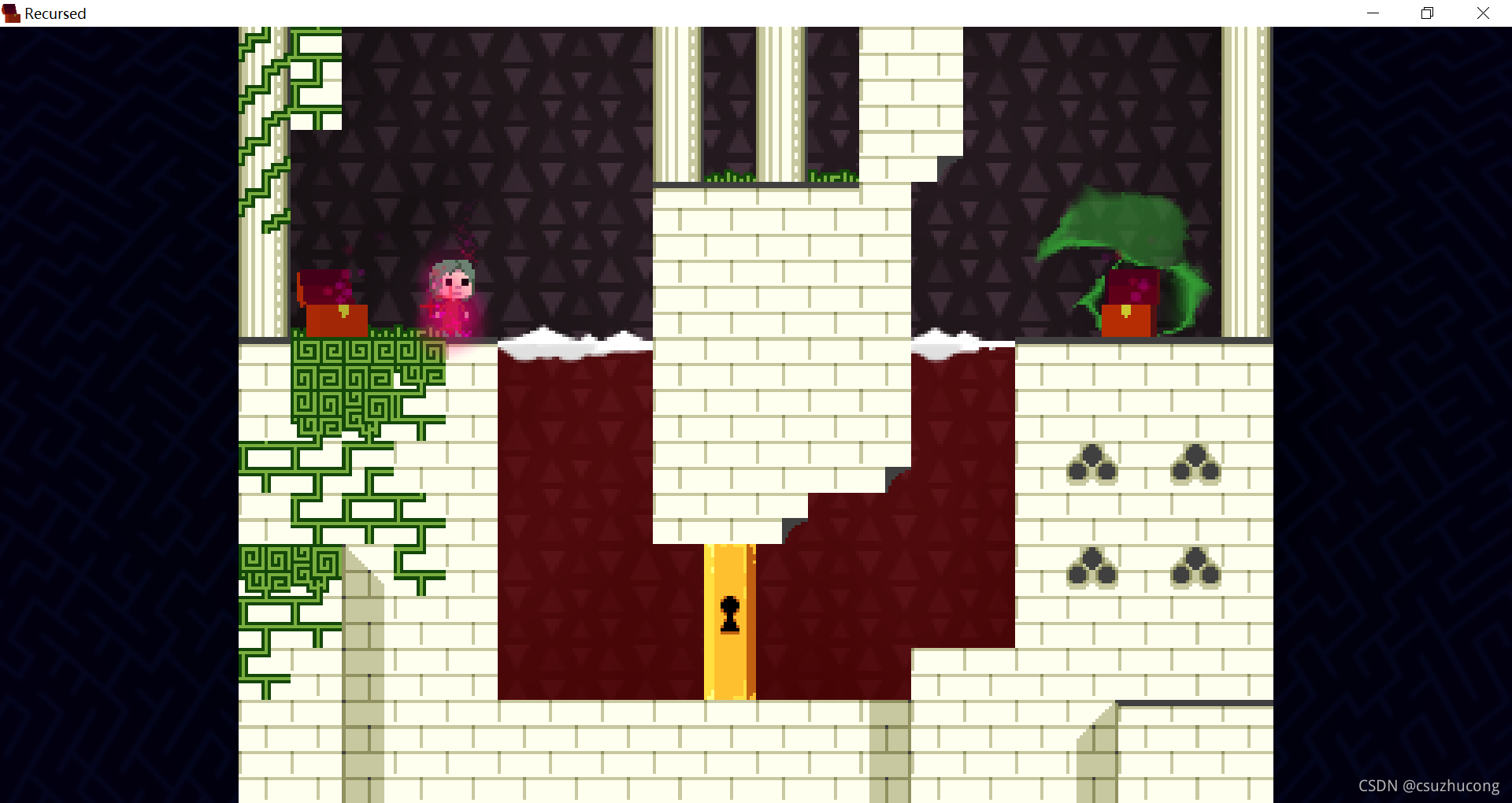This screenshot has width=1512, height=803.
Task: Restore down the game window
Action: pyautogui.click(x=1427, y=13)
